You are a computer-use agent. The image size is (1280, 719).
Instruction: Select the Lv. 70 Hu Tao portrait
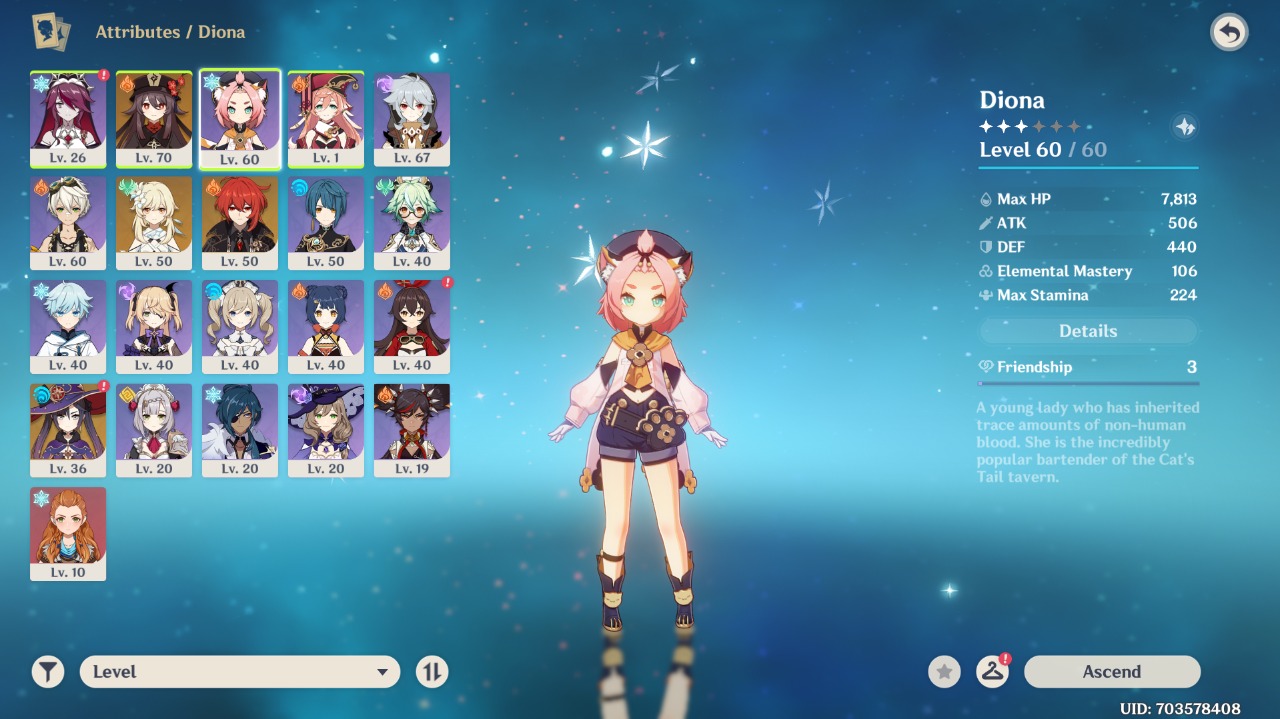(154, 118)
